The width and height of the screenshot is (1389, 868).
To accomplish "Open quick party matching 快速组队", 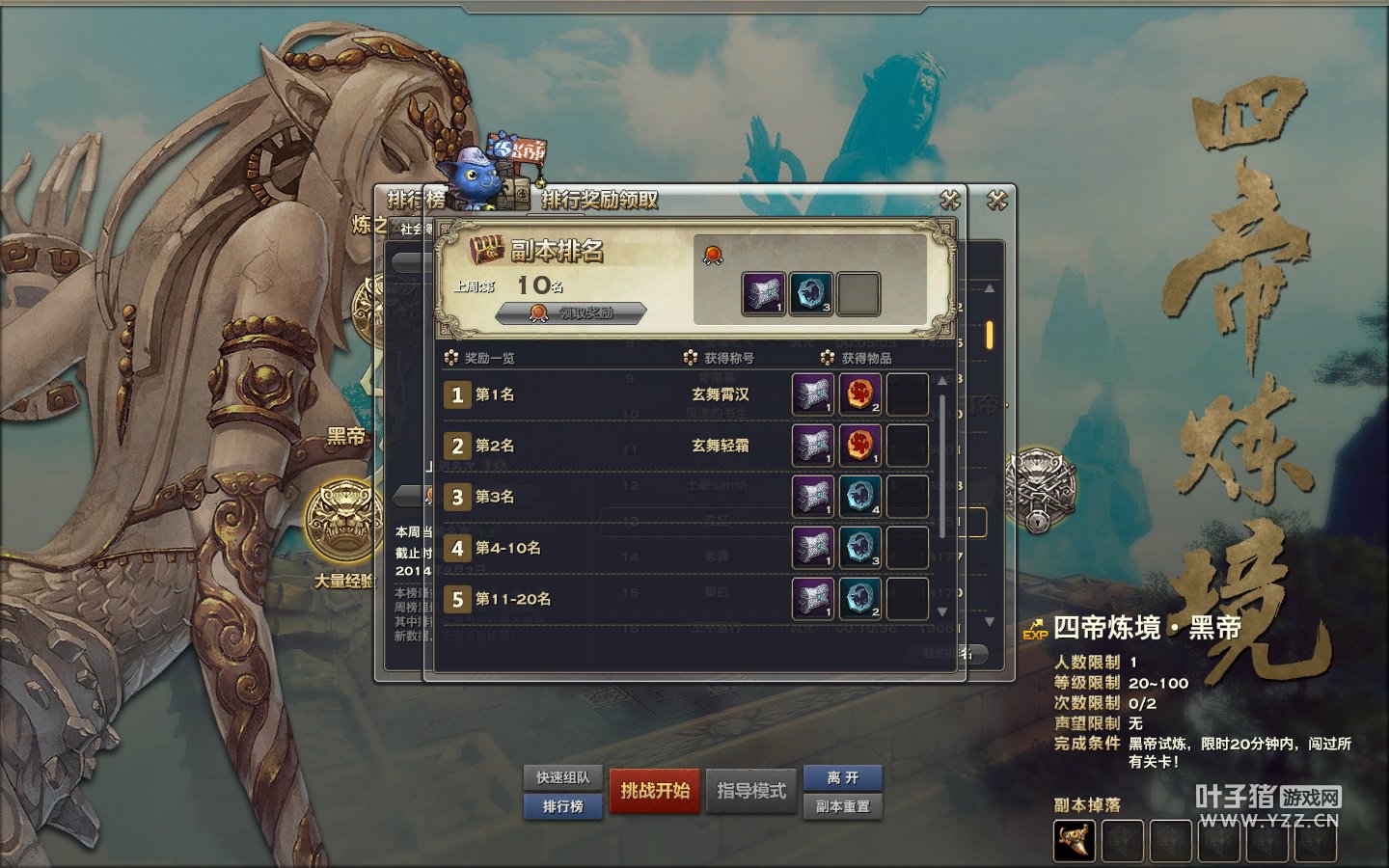I will [563, 777].
